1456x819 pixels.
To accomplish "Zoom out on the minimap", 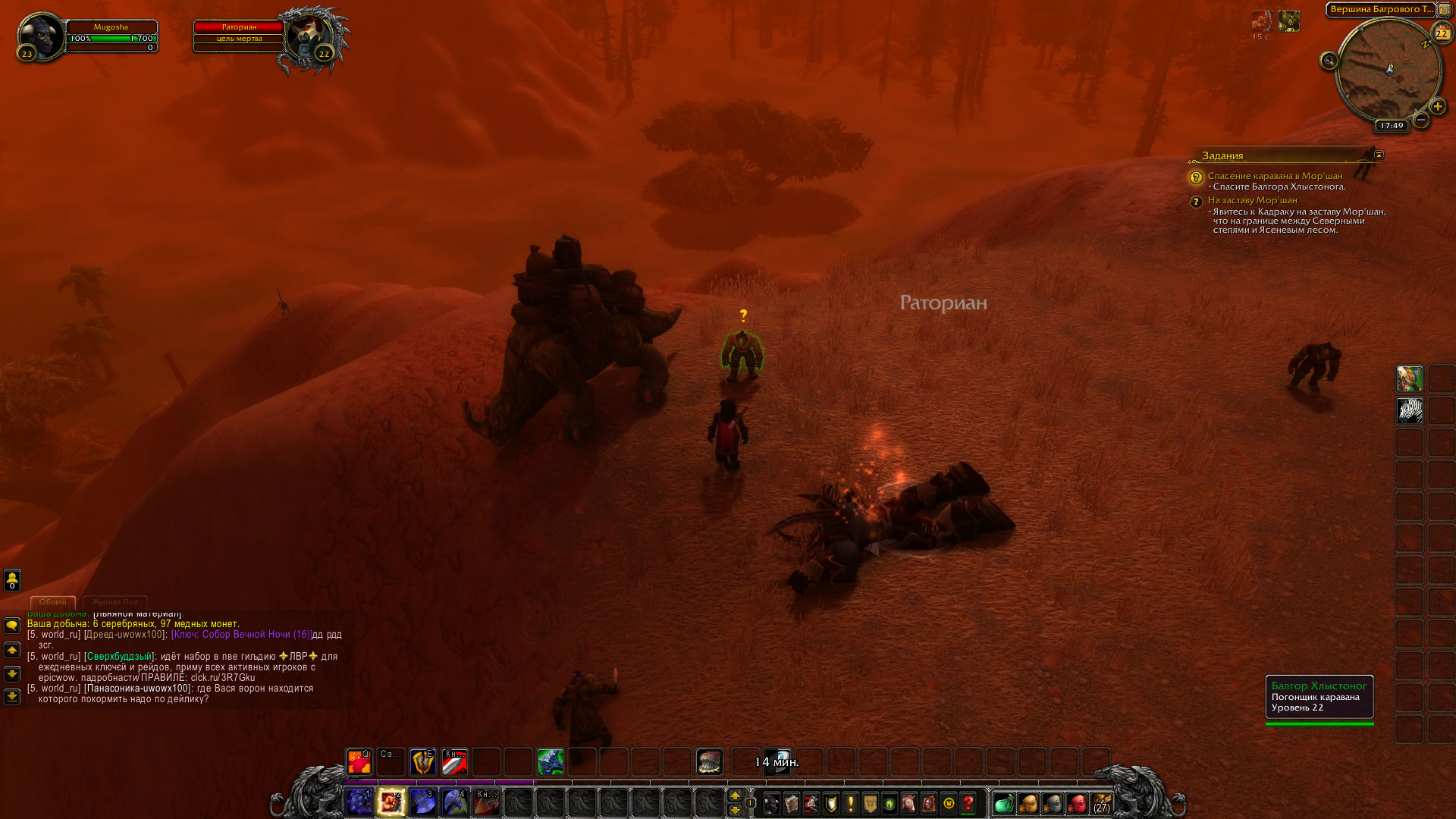I will pyautogui.click(x=1421, y=120).
